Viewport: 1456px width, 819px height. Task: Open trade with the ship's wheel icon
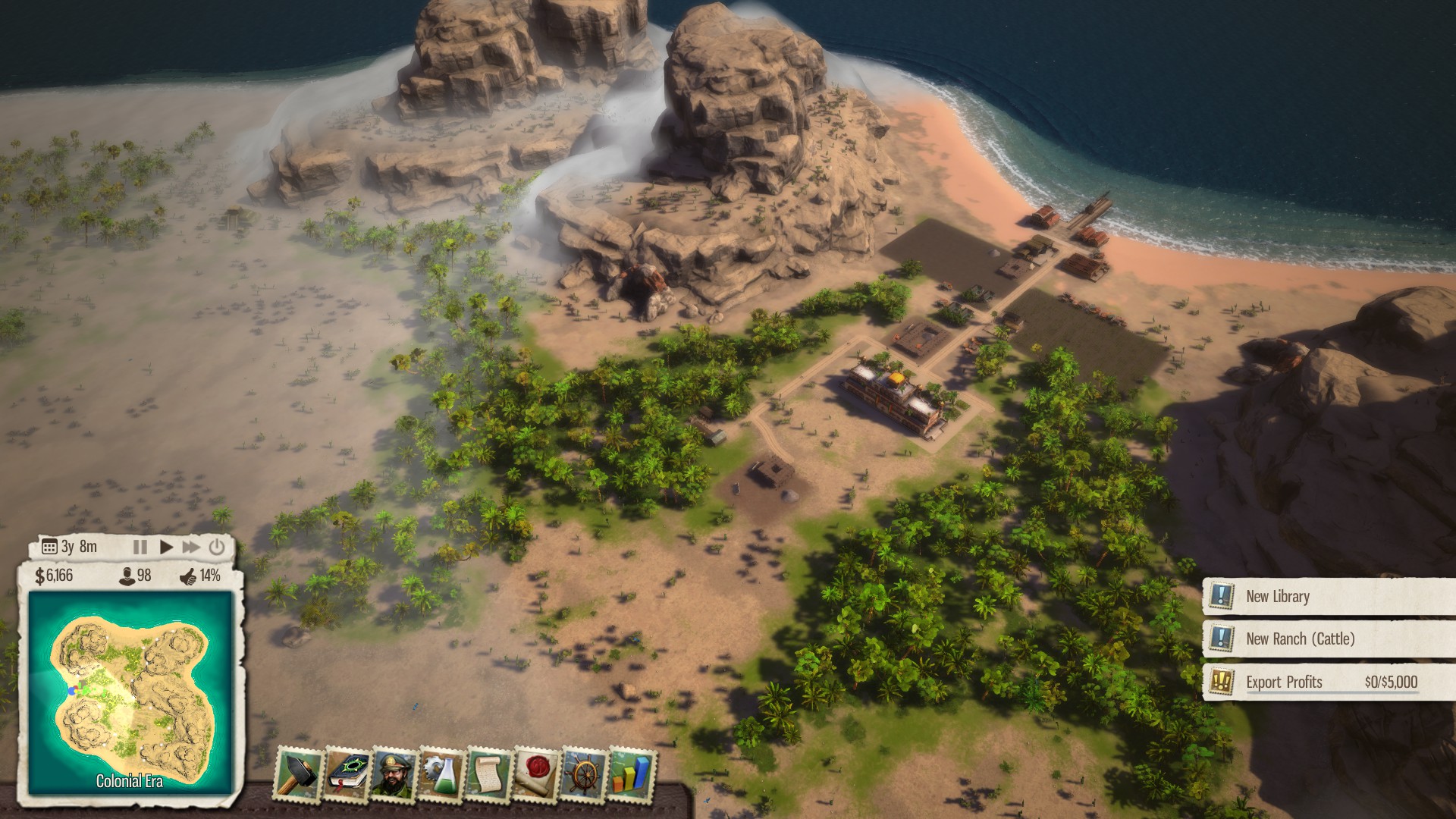coord(583,773)
